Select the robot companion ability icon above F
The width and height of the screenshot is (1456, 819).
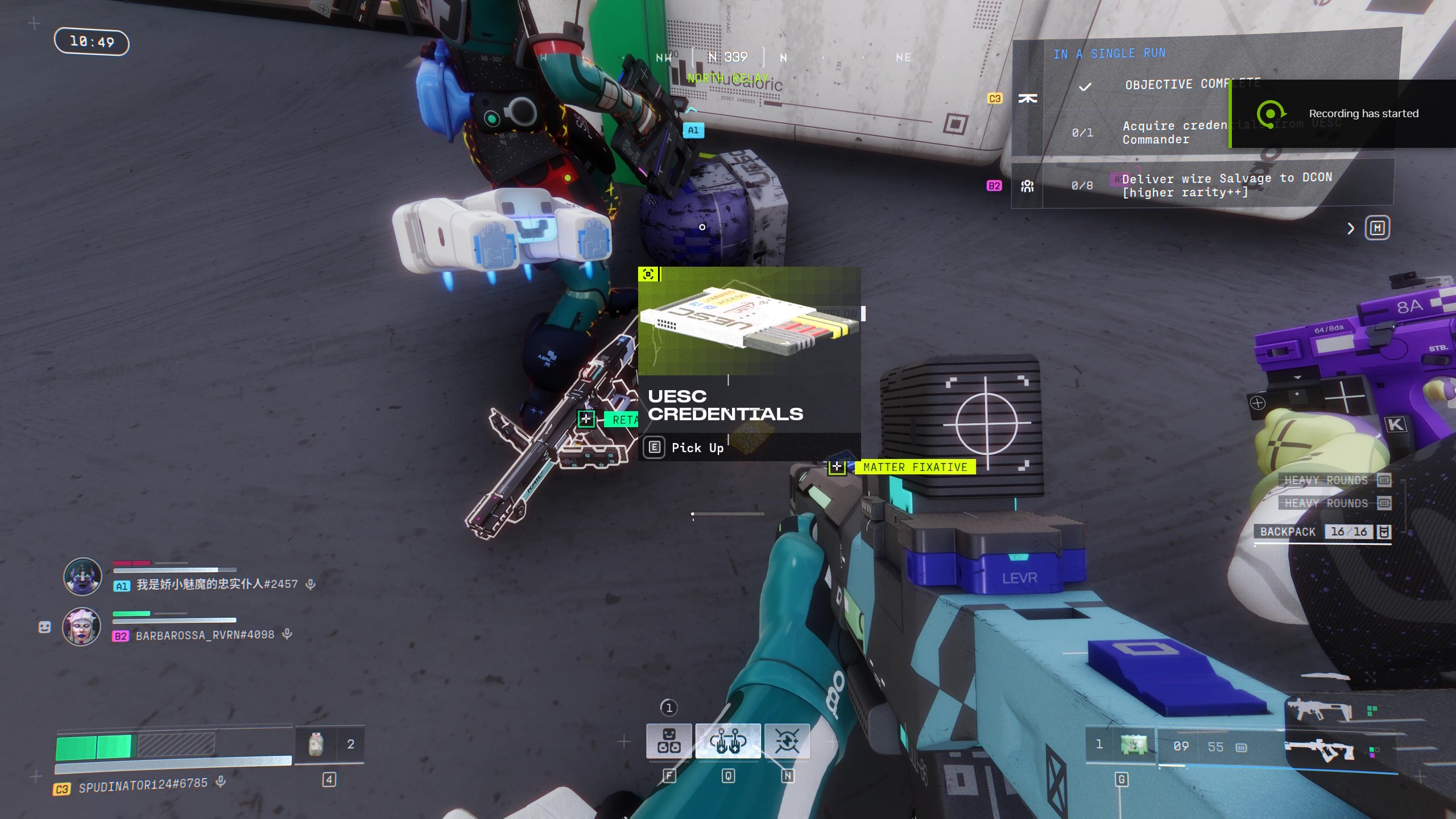[669, 741]
